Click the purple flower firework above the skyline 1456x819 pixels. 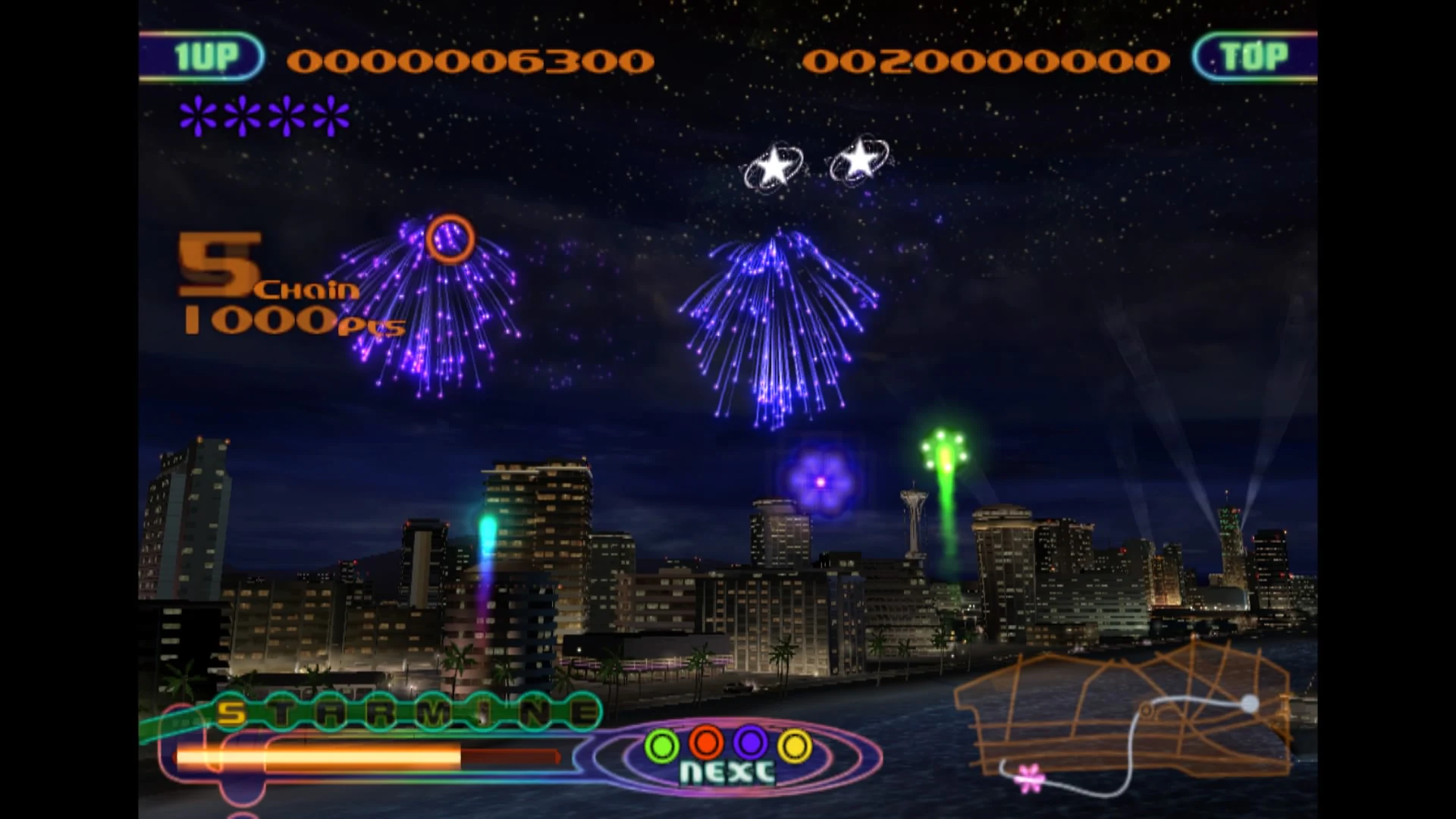[x=819, y=482]
